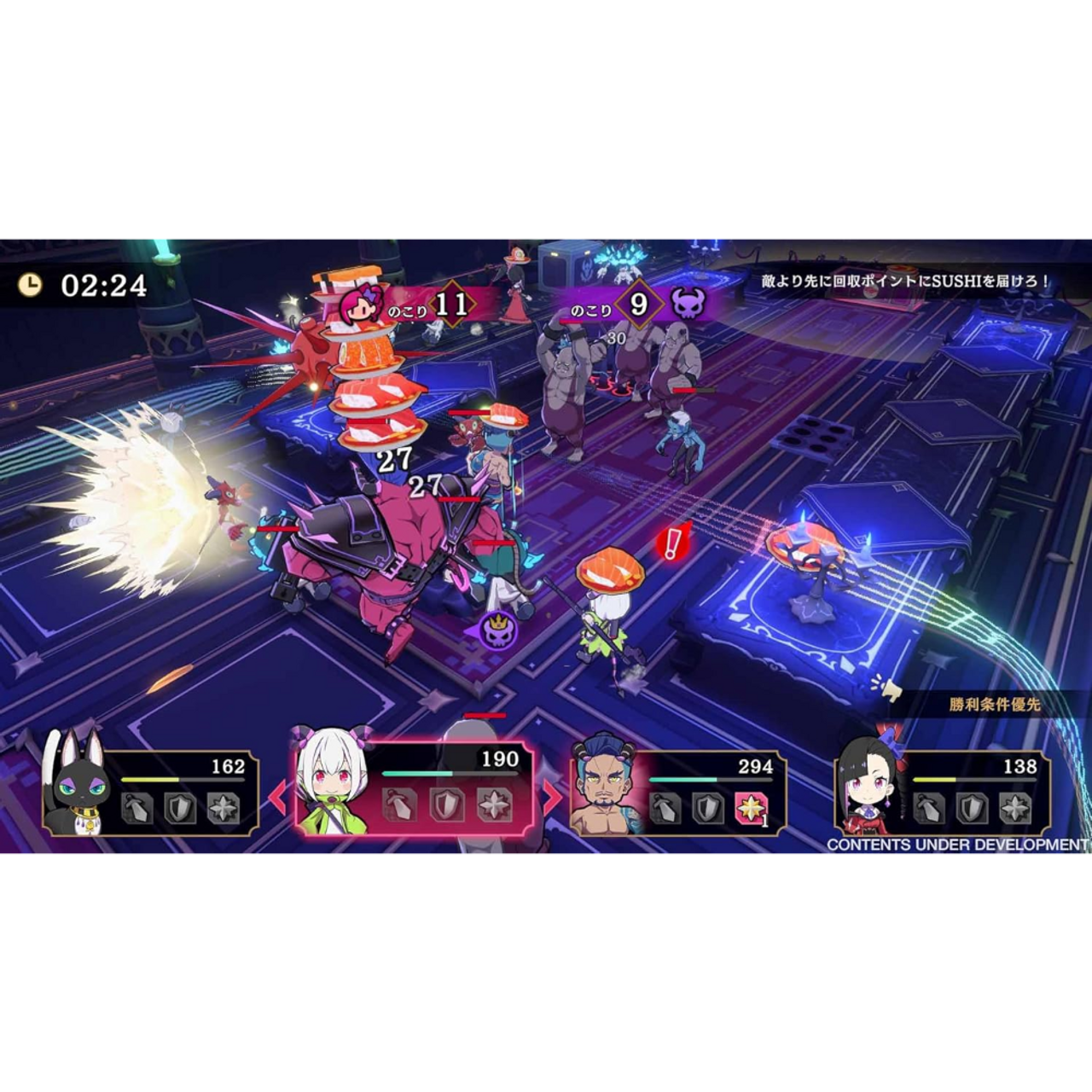Click the shield skill icon for the white-haired girl
Viewport: 1092px width, 1092px height.
[446, 805]
